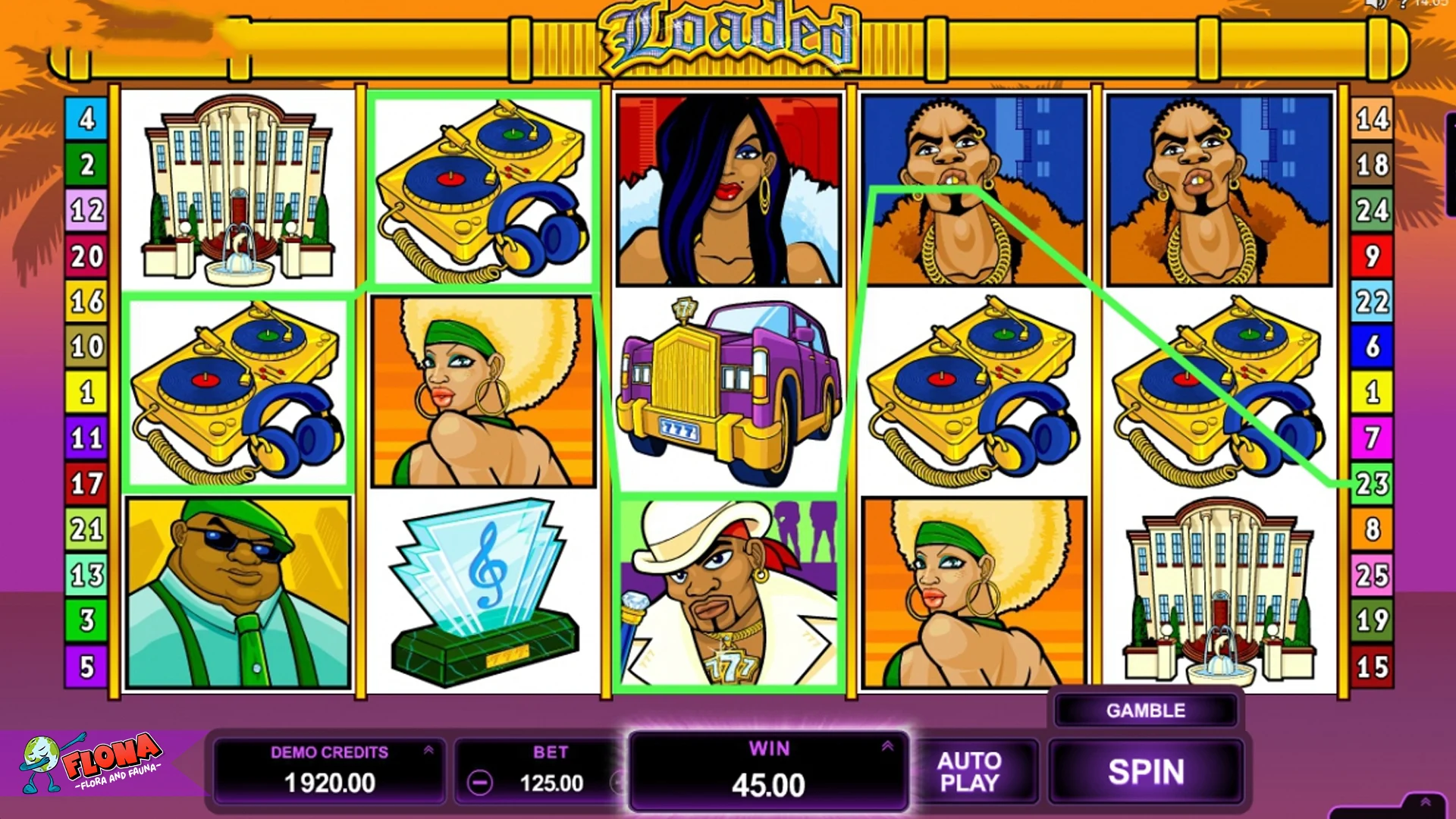This screenshot has width=1456, height=819.
Task: Choose payline 20 marker
Action: [86, 256]
